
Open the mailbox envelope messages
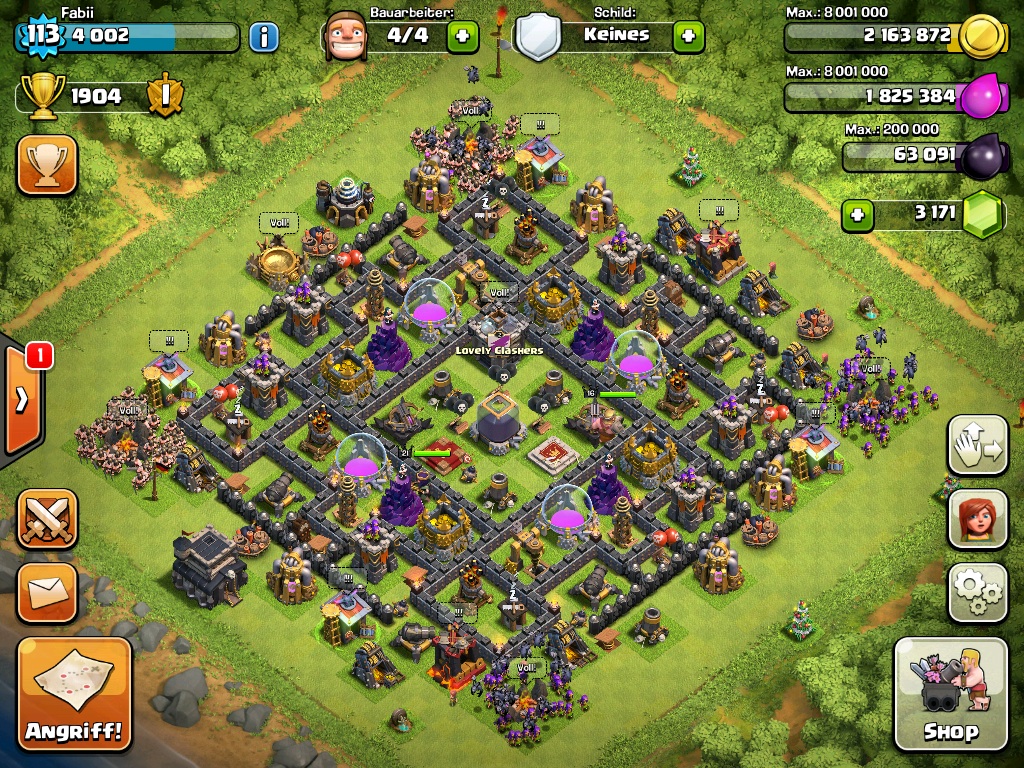(47, 593)
